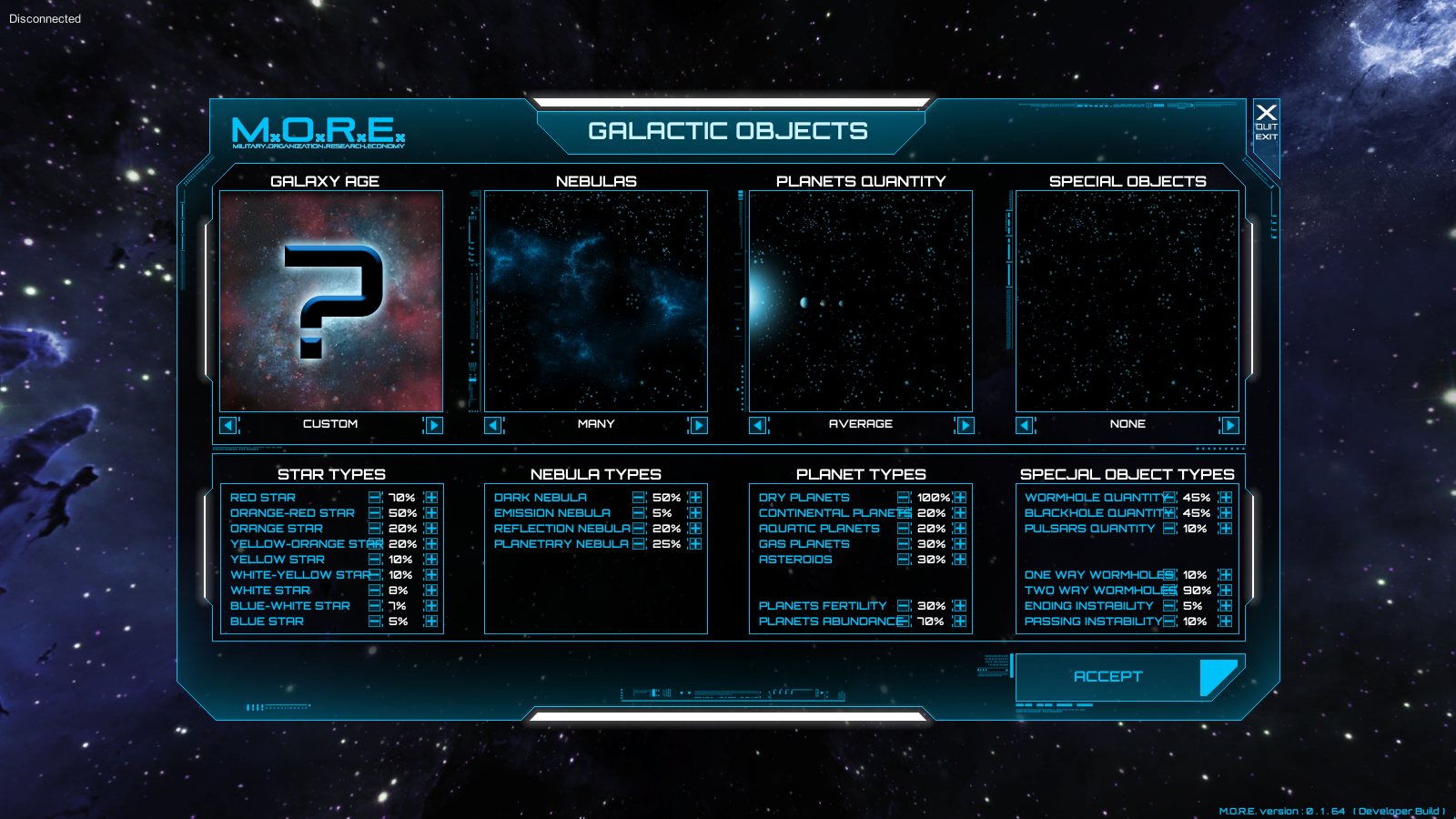
Task: Increase Asteroids percentage
Action: pyautogui.click(x=959, y=559)
